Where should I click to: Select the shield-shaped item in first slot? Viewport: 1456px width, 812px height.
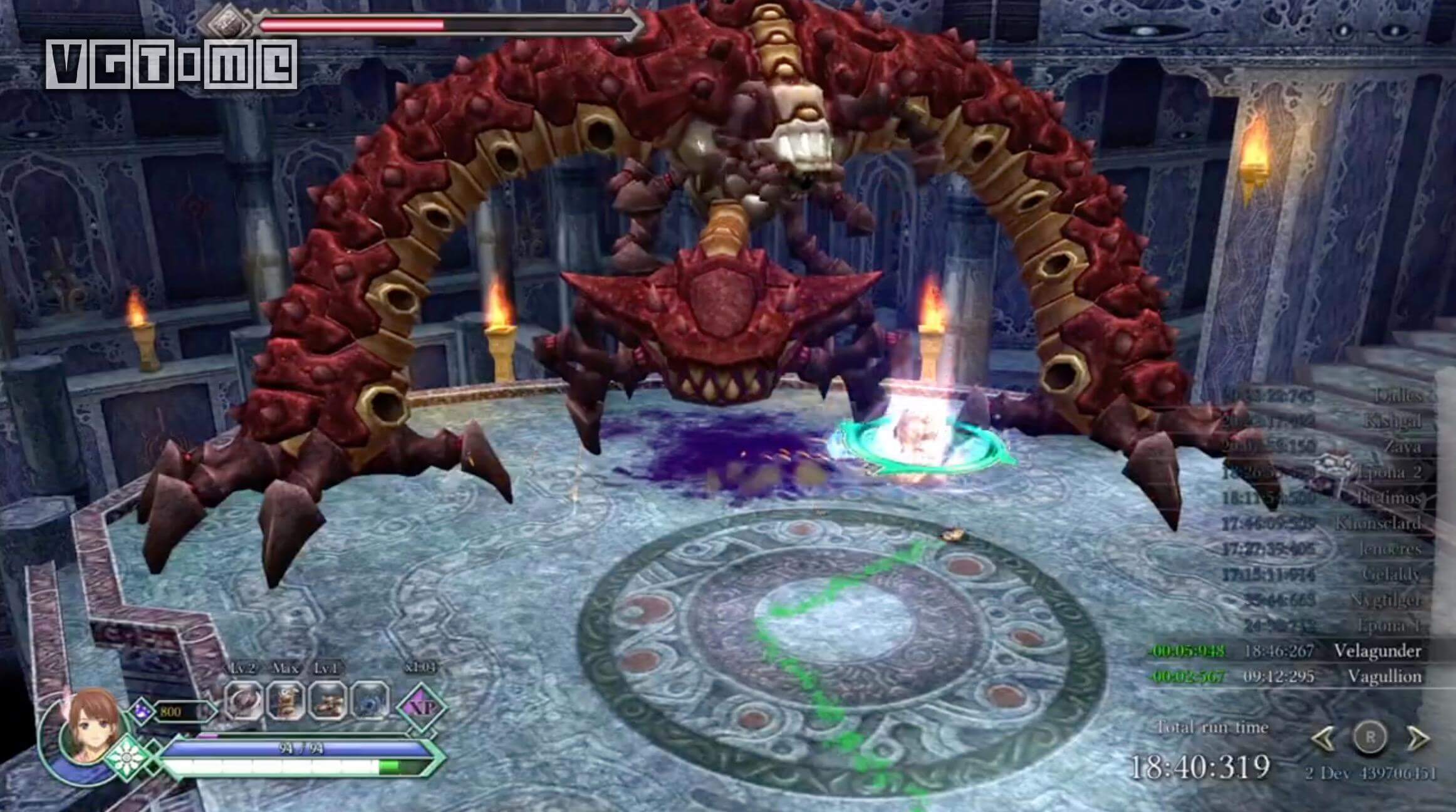(x=243, y=701)
